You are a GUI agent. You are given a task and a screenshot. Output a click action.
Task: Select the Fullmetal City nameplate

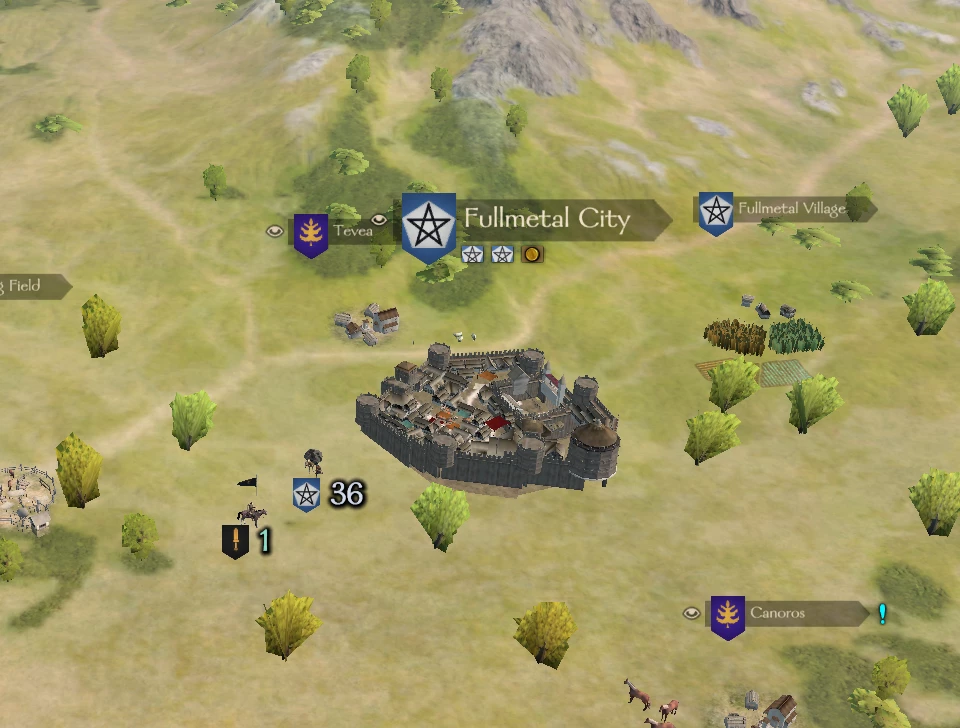point(546,219)
